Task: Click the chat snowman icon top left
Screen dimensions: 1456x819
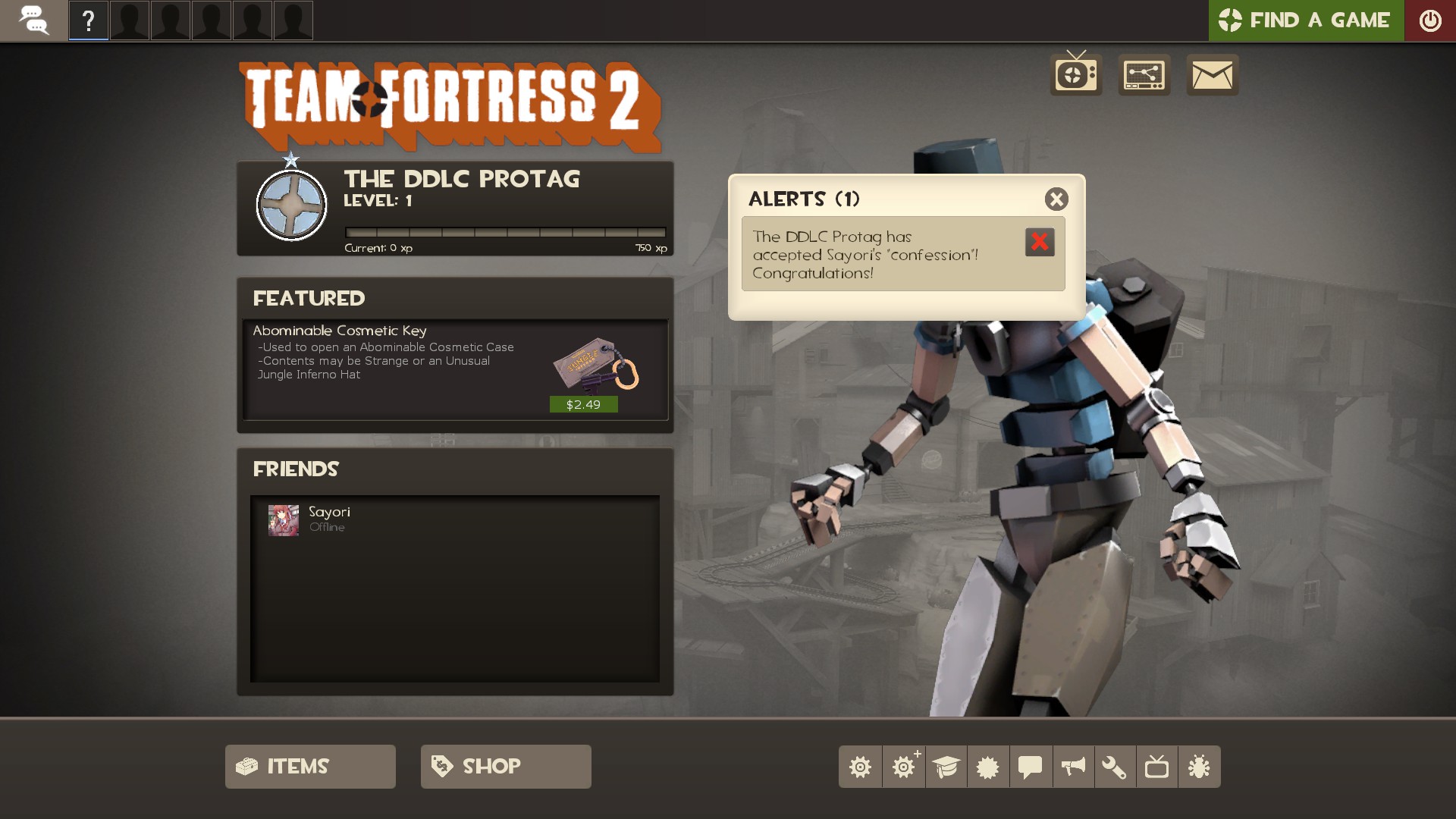Action: click(x=34, y=20)
